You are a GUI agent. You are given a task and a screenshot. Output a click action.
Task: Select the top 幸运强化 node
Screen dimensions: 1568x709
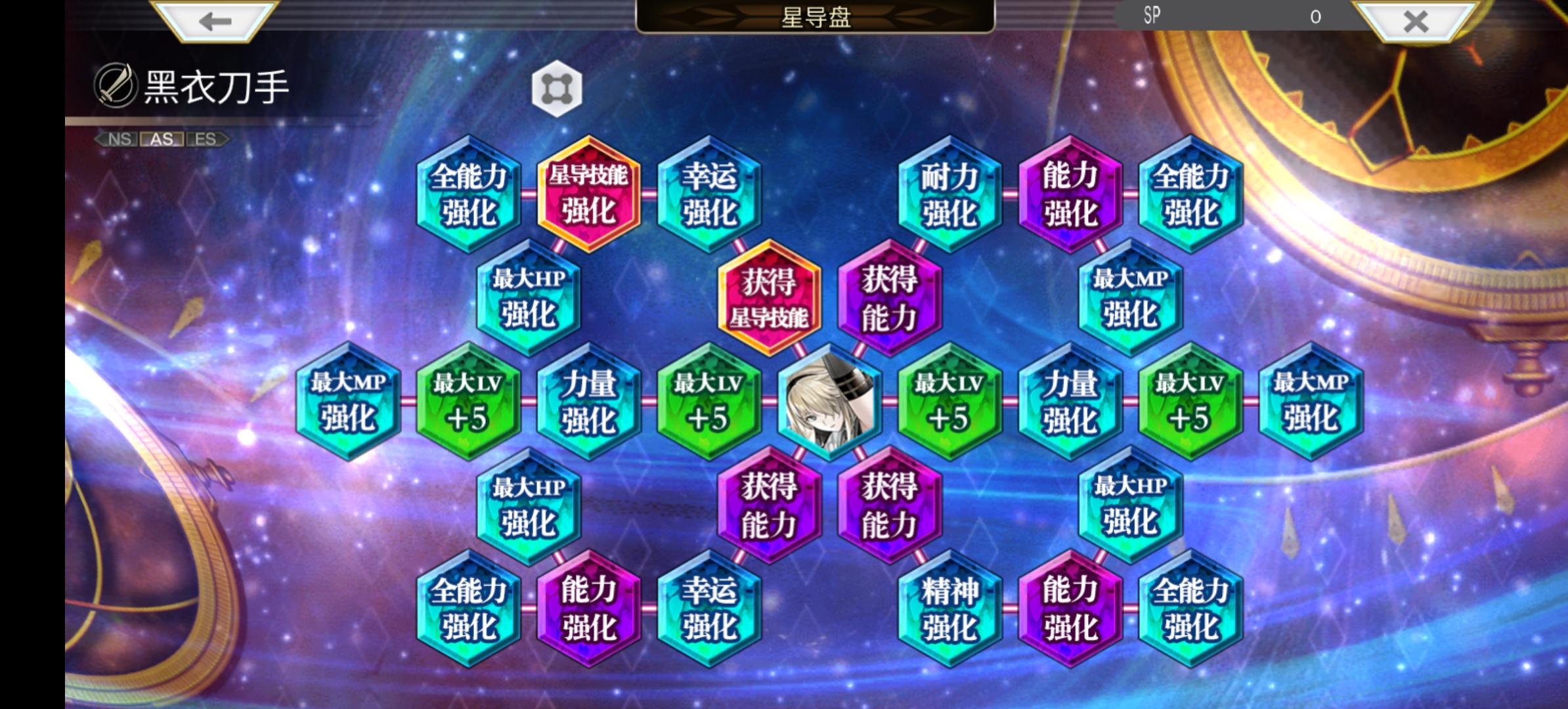coord(709,194)
